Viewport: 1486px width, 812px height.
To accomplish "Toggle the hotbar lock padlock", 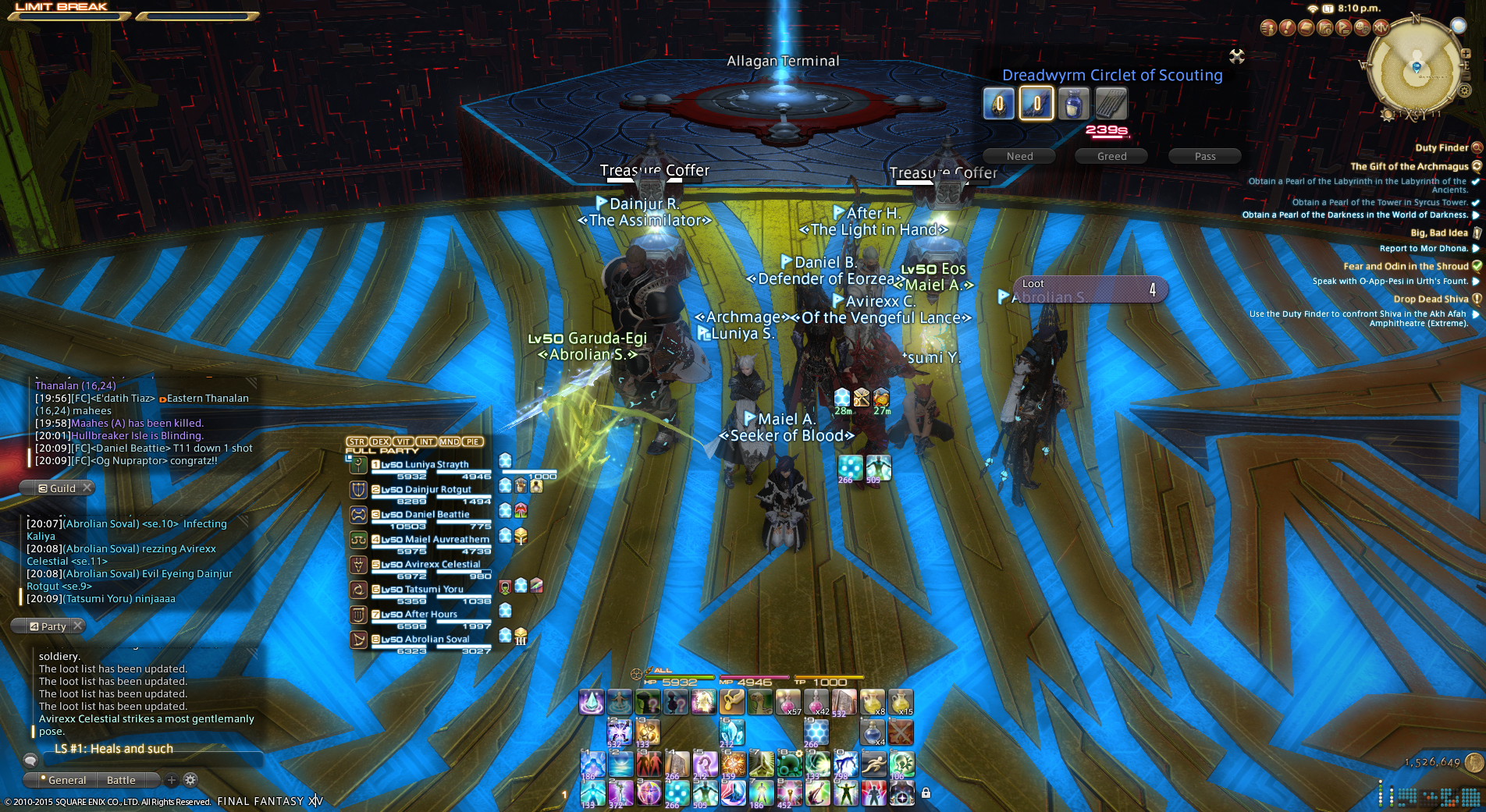I will point(926,793).
